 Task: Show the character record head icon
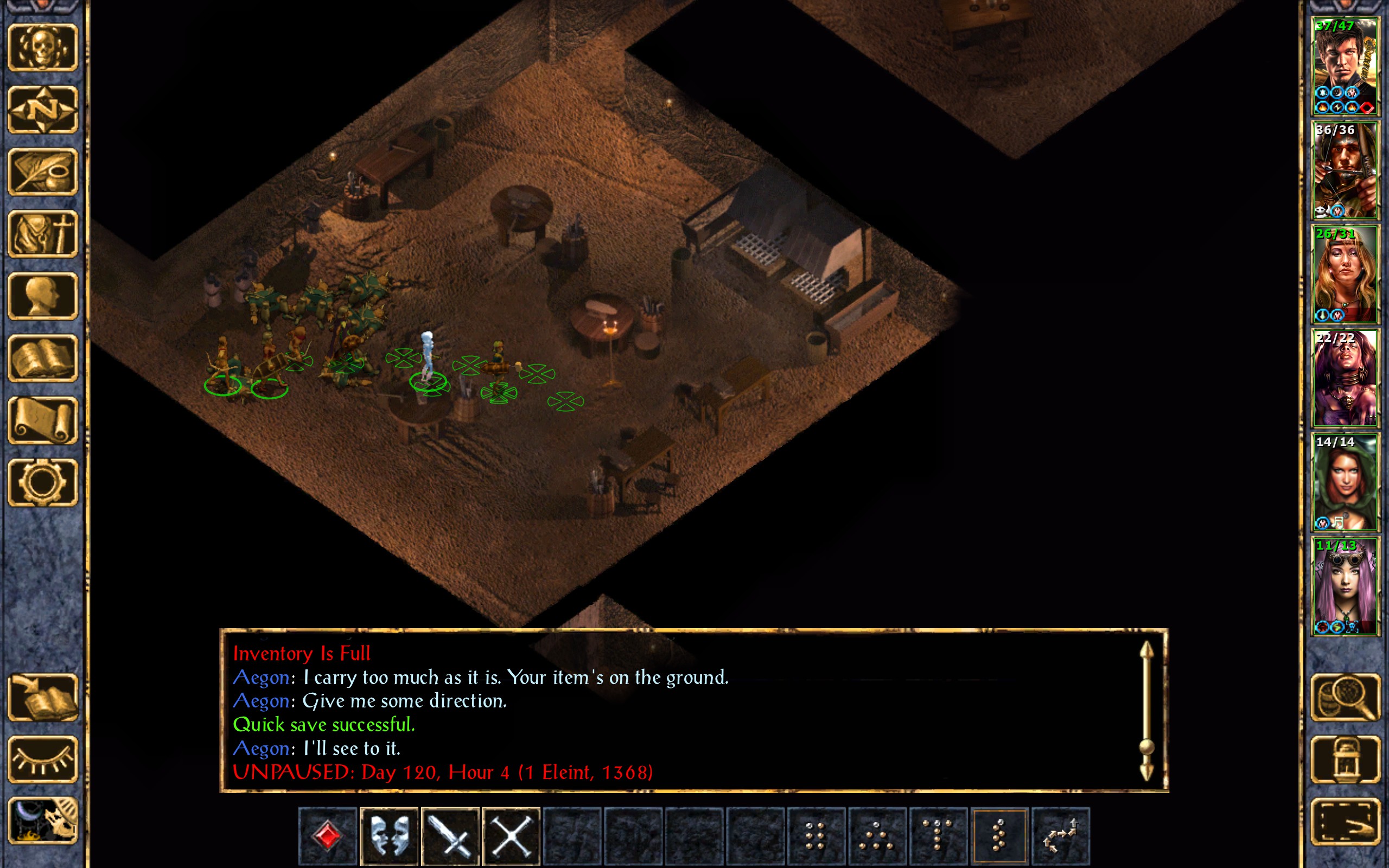(x=42, y=296)
